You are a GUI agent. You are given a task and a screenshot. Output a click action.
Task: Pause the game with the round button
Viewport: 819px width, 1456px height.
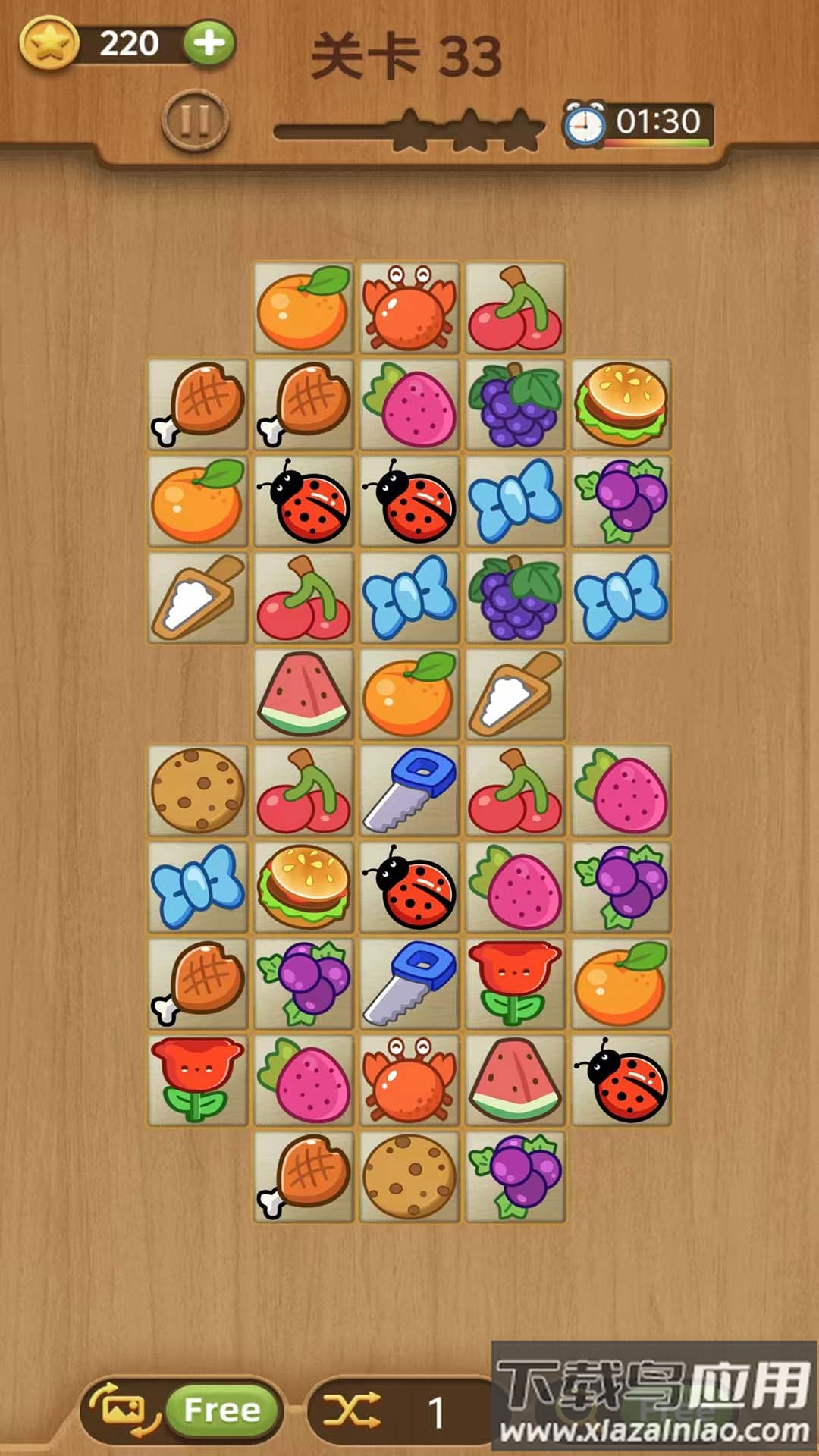coord(195,121)
